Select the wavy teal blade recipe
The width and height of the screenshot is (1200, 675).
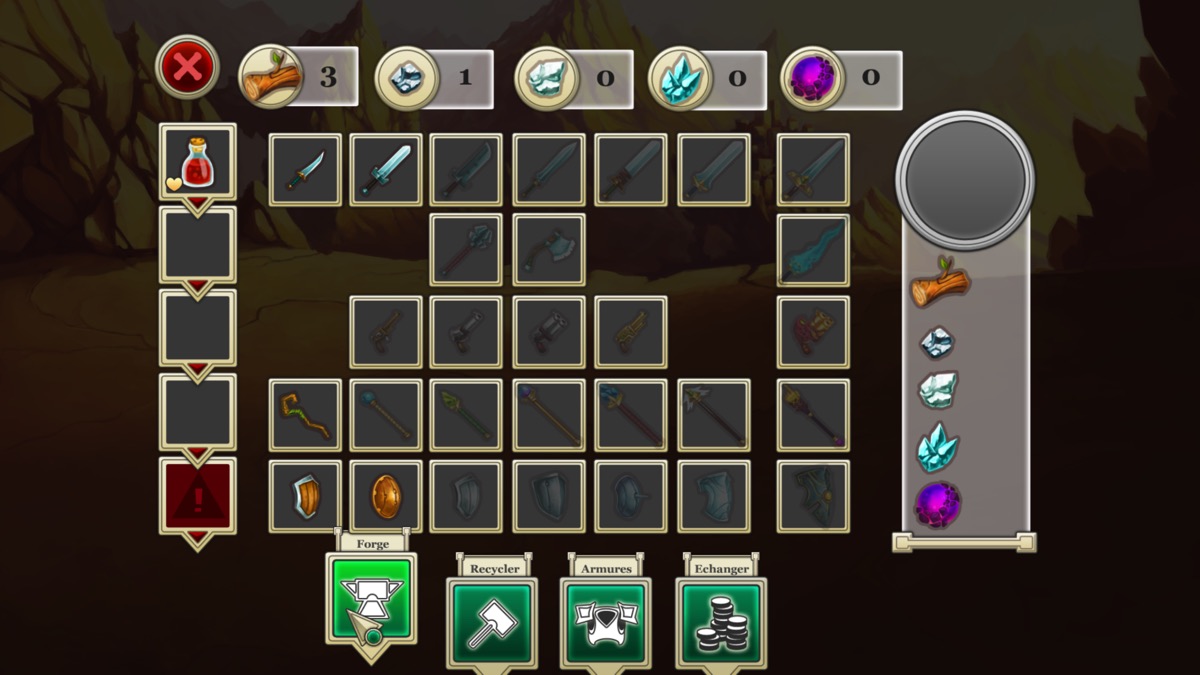coord(813,251)
